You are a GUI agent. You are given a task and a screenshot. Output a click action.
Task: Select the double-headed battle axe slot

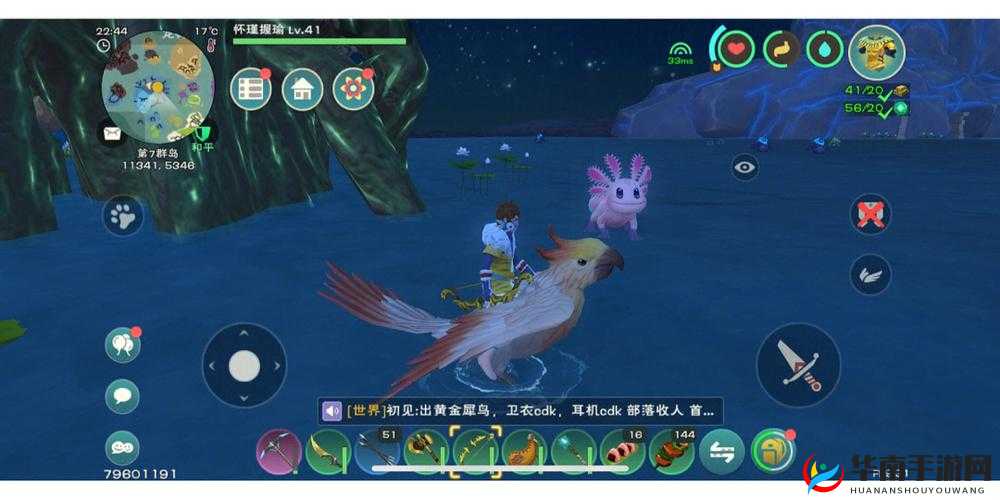pyautogui.click(x=426, y=452)
